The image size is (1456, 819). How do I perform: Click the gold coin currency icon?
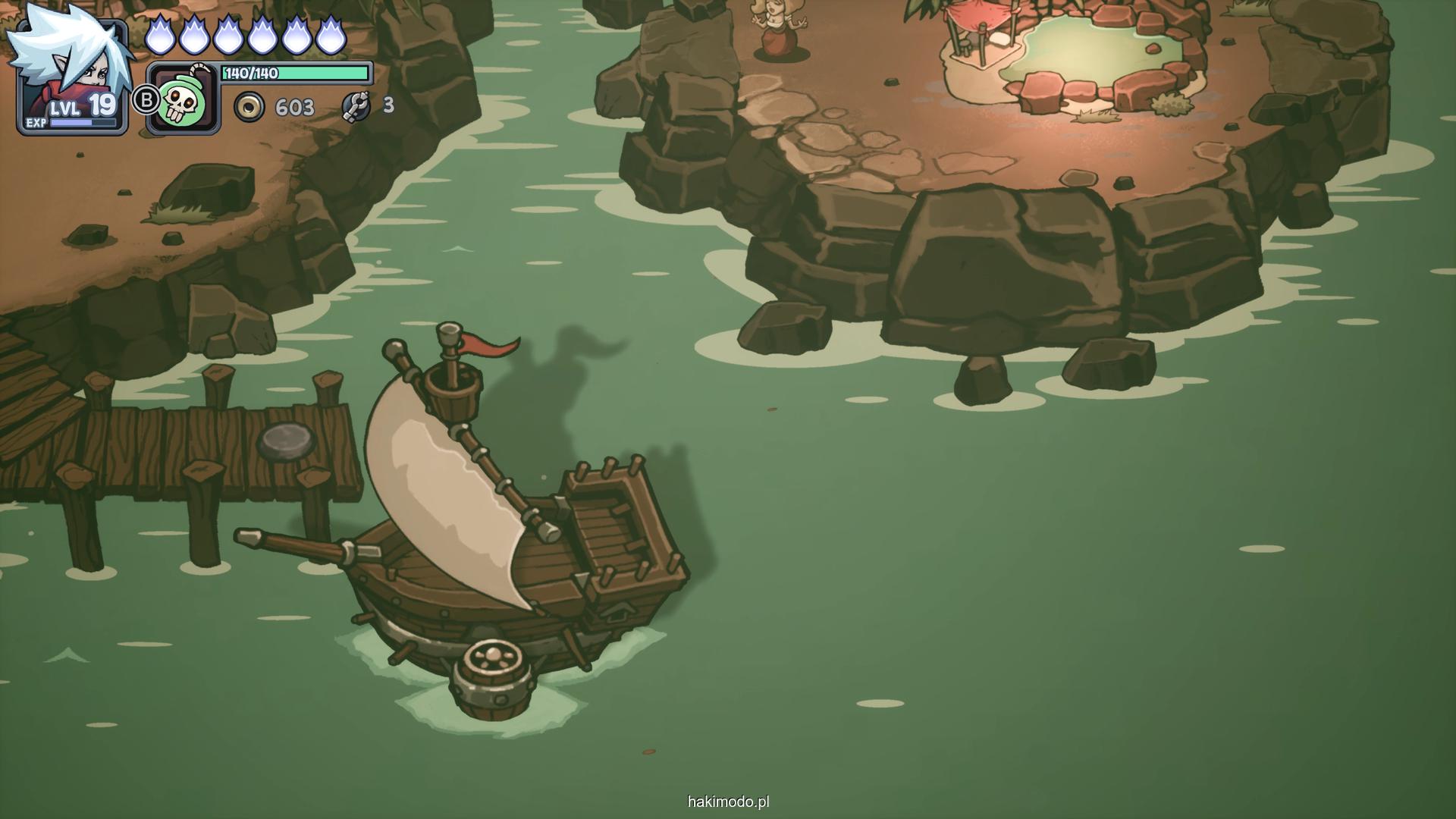coord(249,107)
